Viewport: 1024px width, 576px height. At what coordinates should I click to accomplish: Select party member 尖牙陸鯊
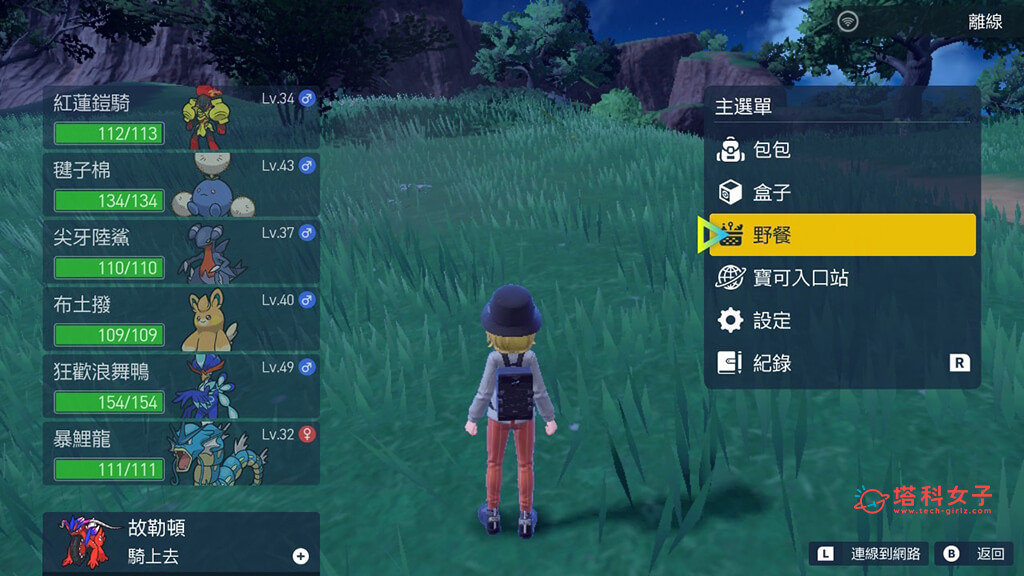(180, 251)
